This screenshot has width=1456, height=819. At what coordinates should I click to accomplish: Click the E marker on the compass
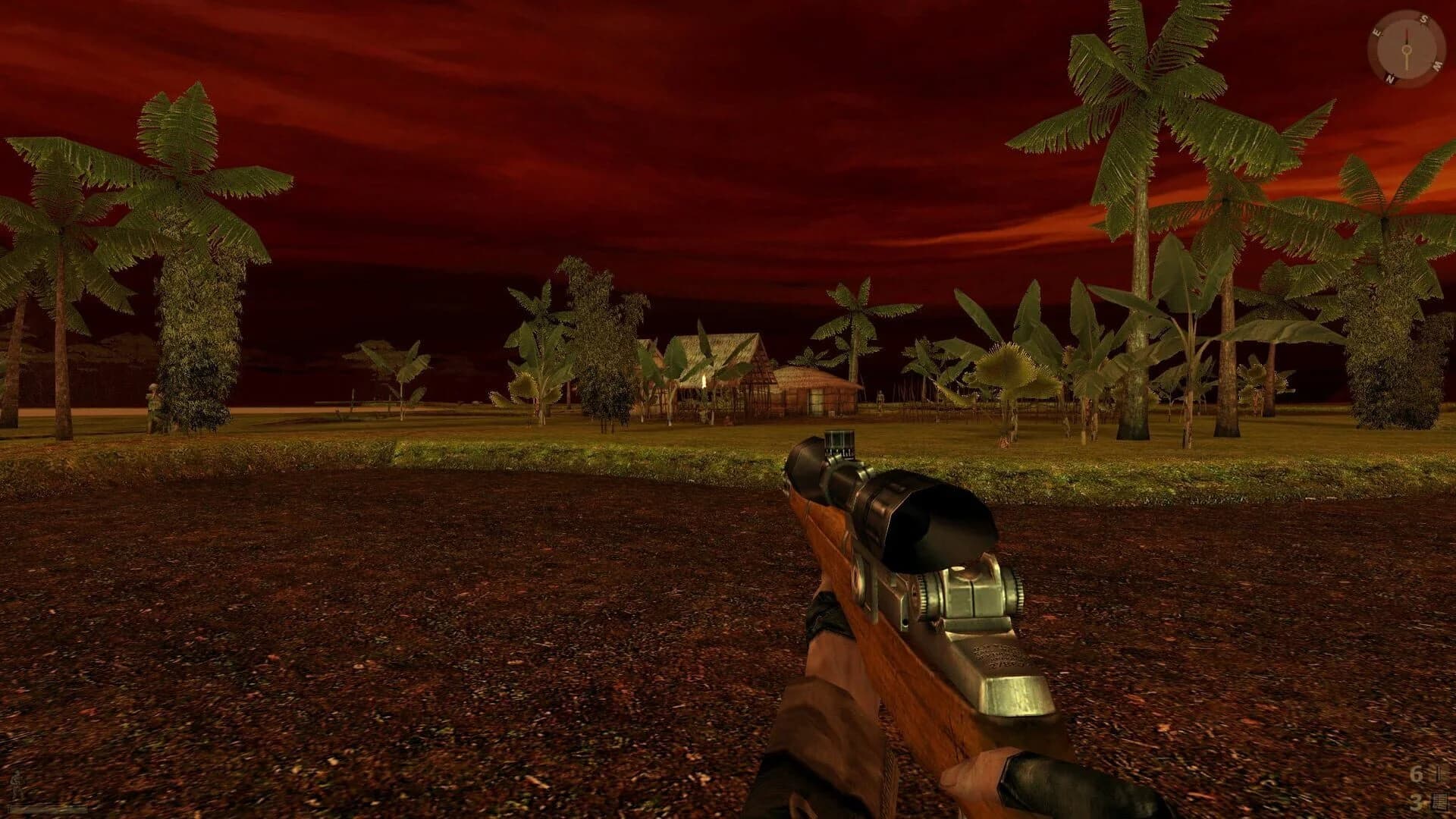point(1376,33)
